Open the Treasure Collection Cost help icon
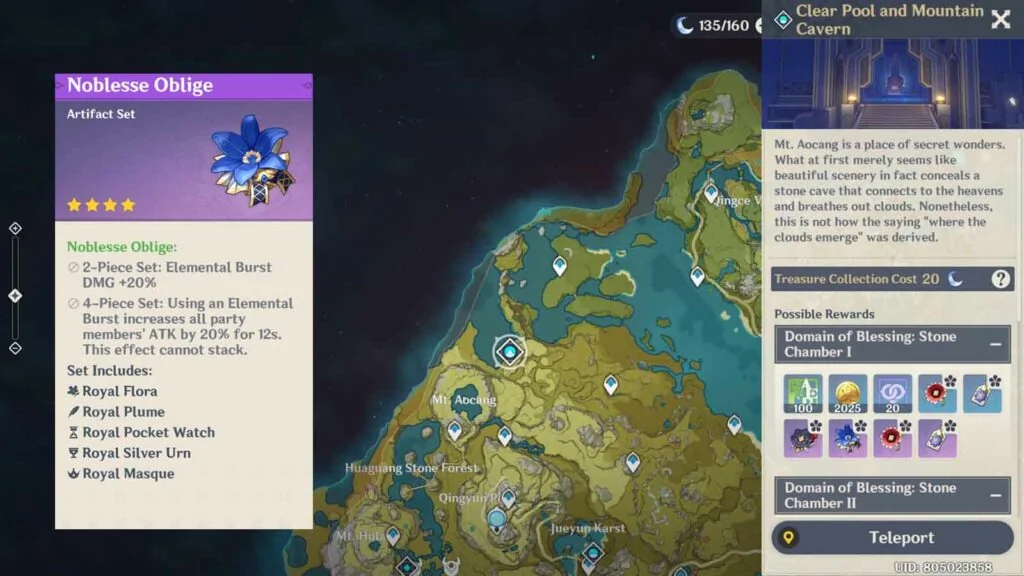 pyautogui.click(x=1000, y=279)
